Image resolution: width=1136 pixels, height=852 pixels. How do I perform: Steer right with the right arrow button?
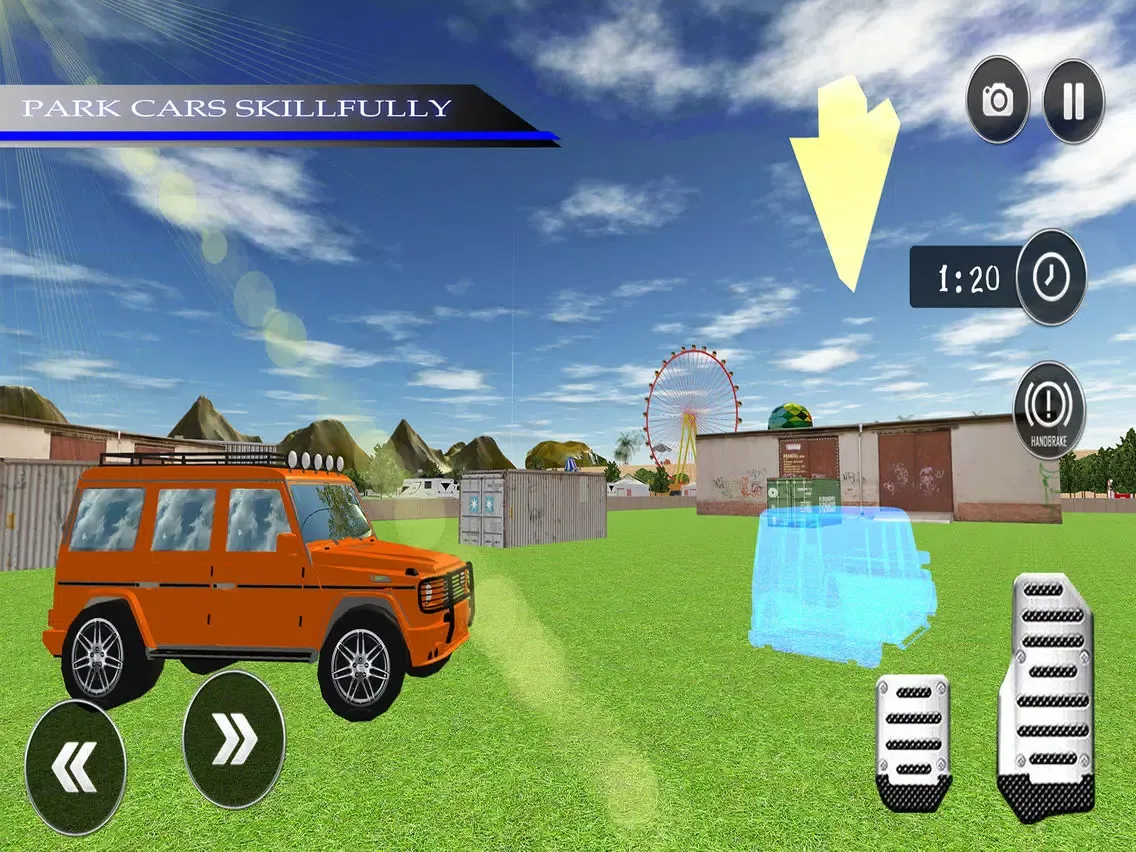coord(234,740)
